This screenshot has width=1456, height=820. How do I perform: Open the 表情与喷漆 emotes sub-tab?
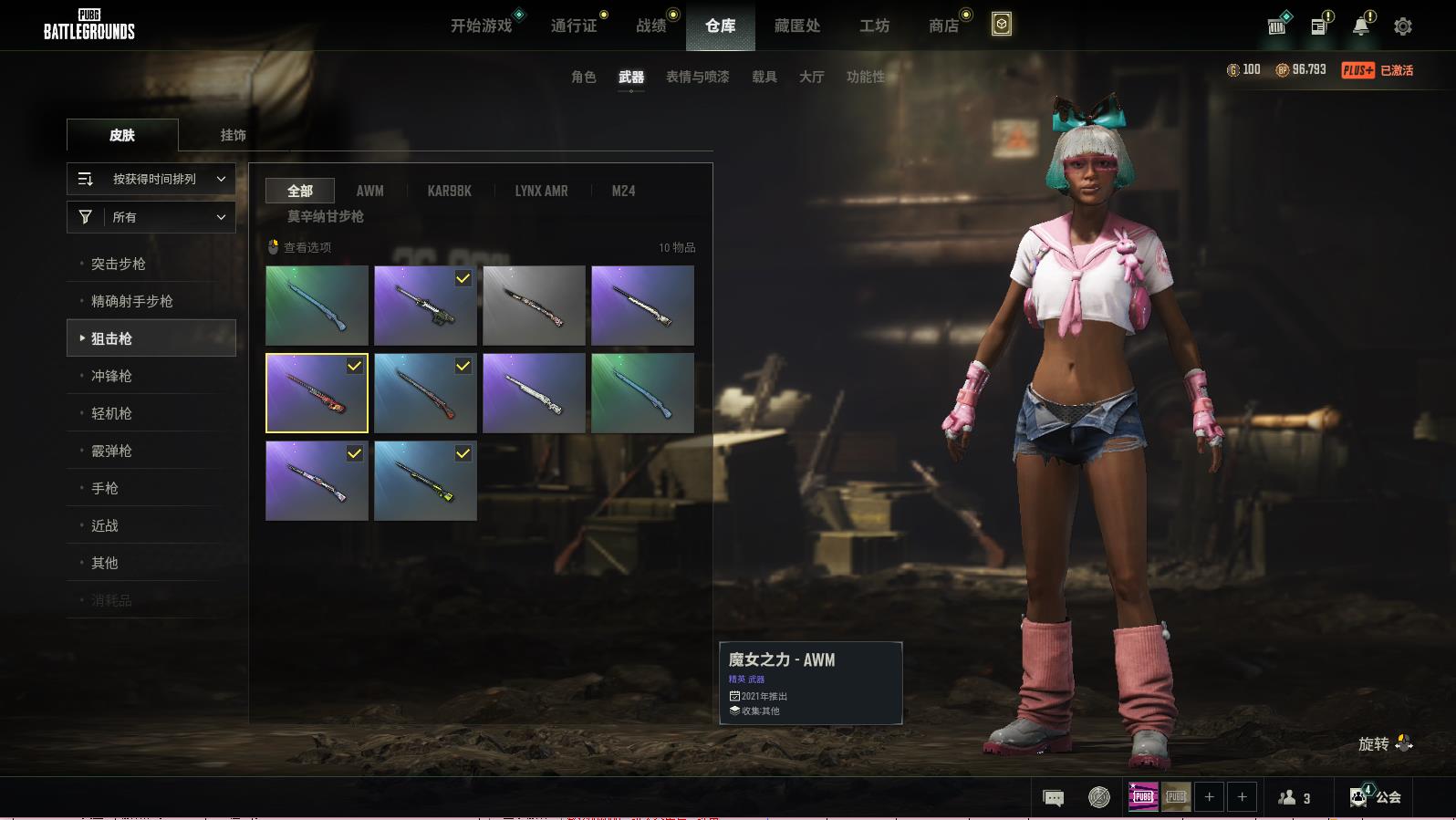(697, 77)
